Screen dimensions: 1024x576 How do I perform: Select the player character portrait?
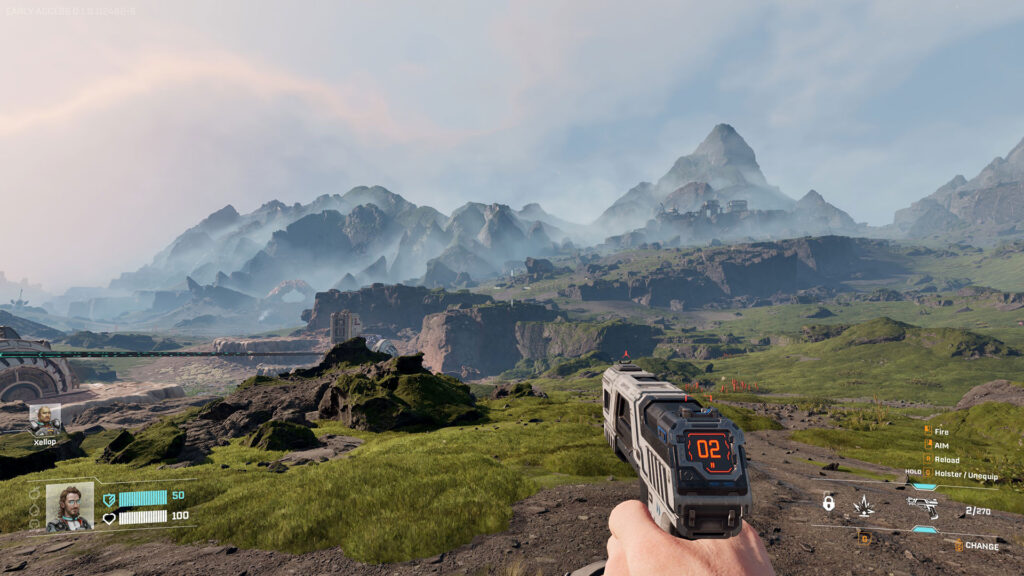[x=70, y=506]
